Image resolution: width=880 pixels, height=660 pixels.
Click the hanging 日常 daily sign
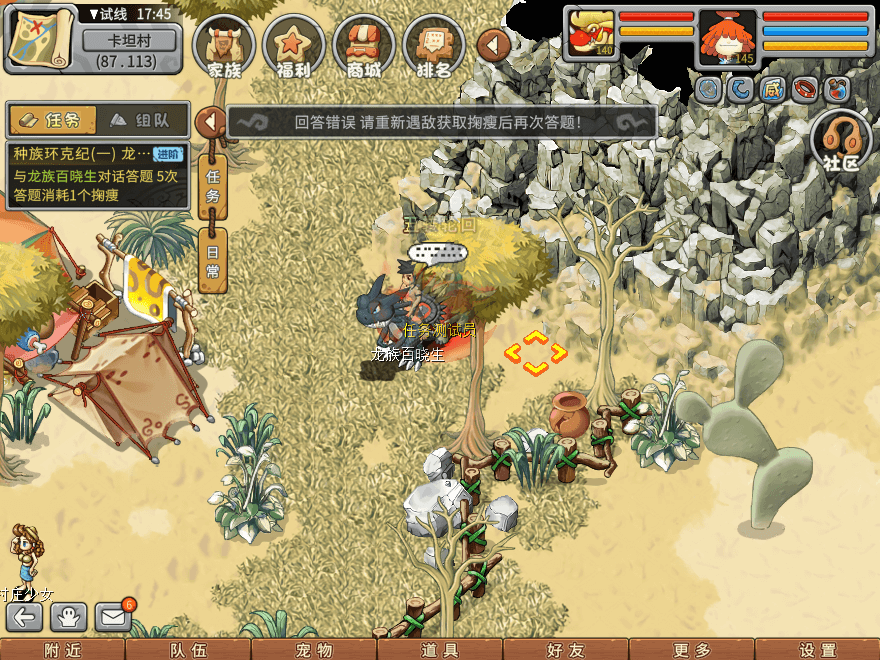[212, 260]
